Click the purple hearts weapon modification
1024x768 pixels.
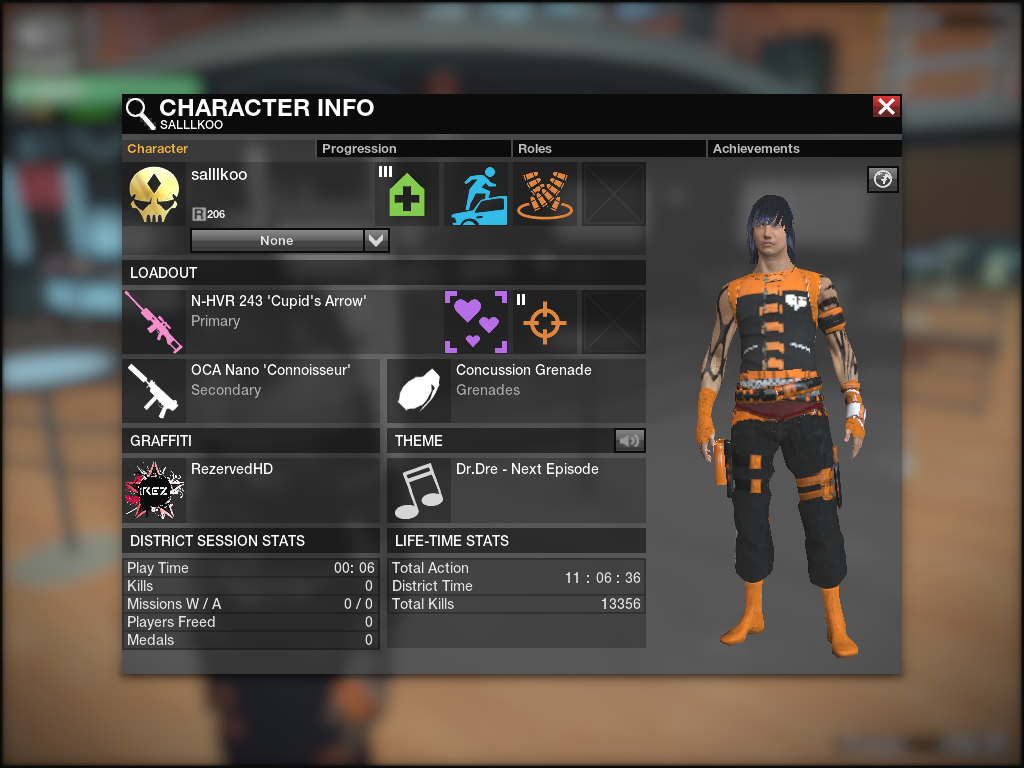click(x=475, y=322)
